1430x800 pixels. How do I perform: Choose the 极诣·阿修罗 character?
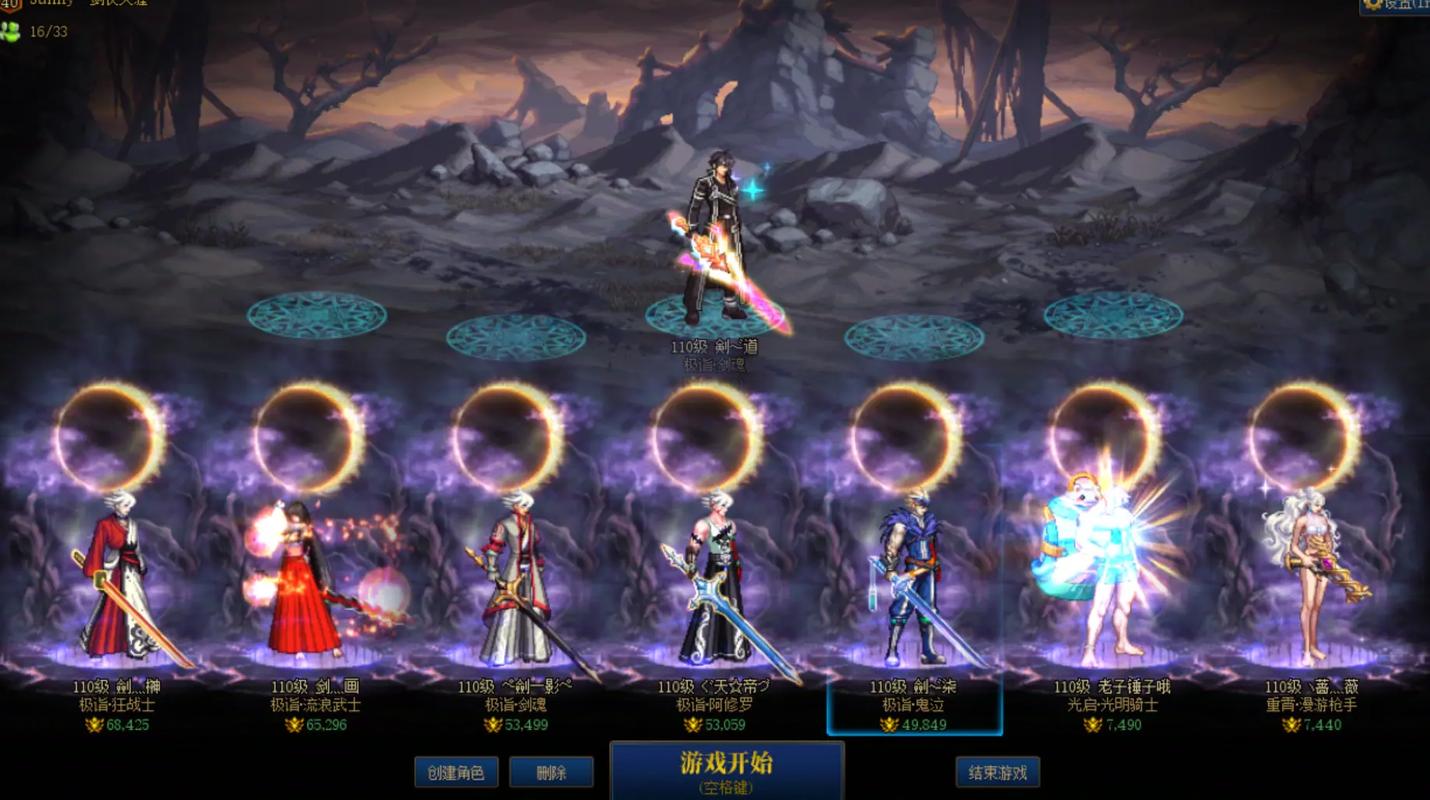(714, 580)
